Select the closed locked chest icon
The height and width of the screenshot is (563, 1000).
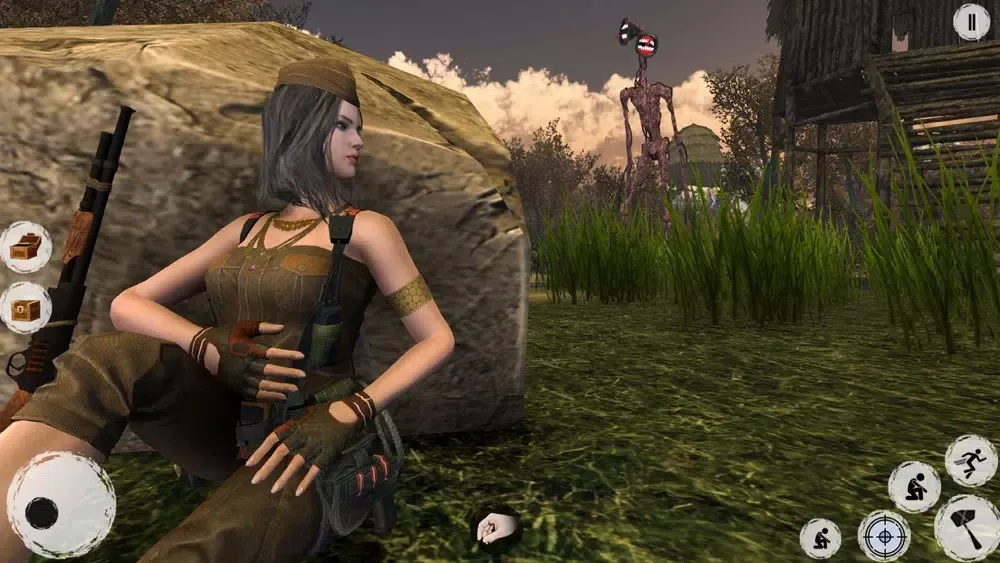[x=26, y=309]
